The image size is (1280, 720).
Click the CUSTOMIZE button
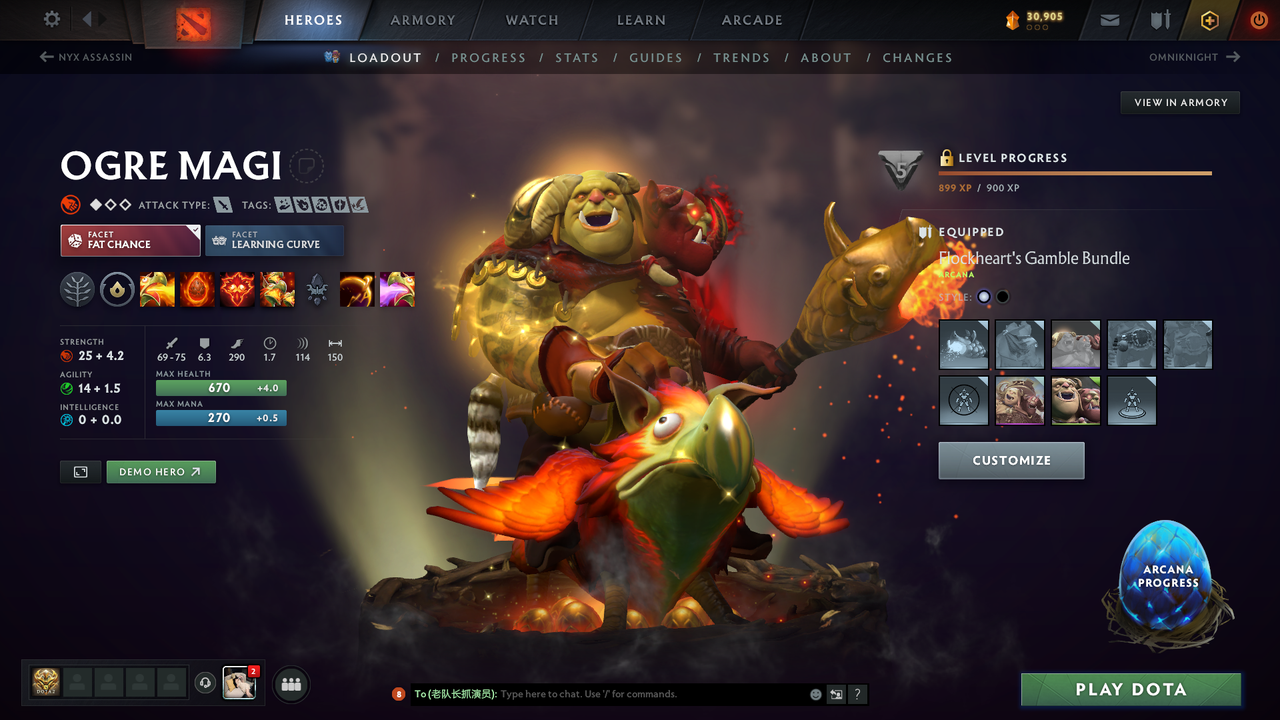pyautogui.click(x=1011, y=461)
